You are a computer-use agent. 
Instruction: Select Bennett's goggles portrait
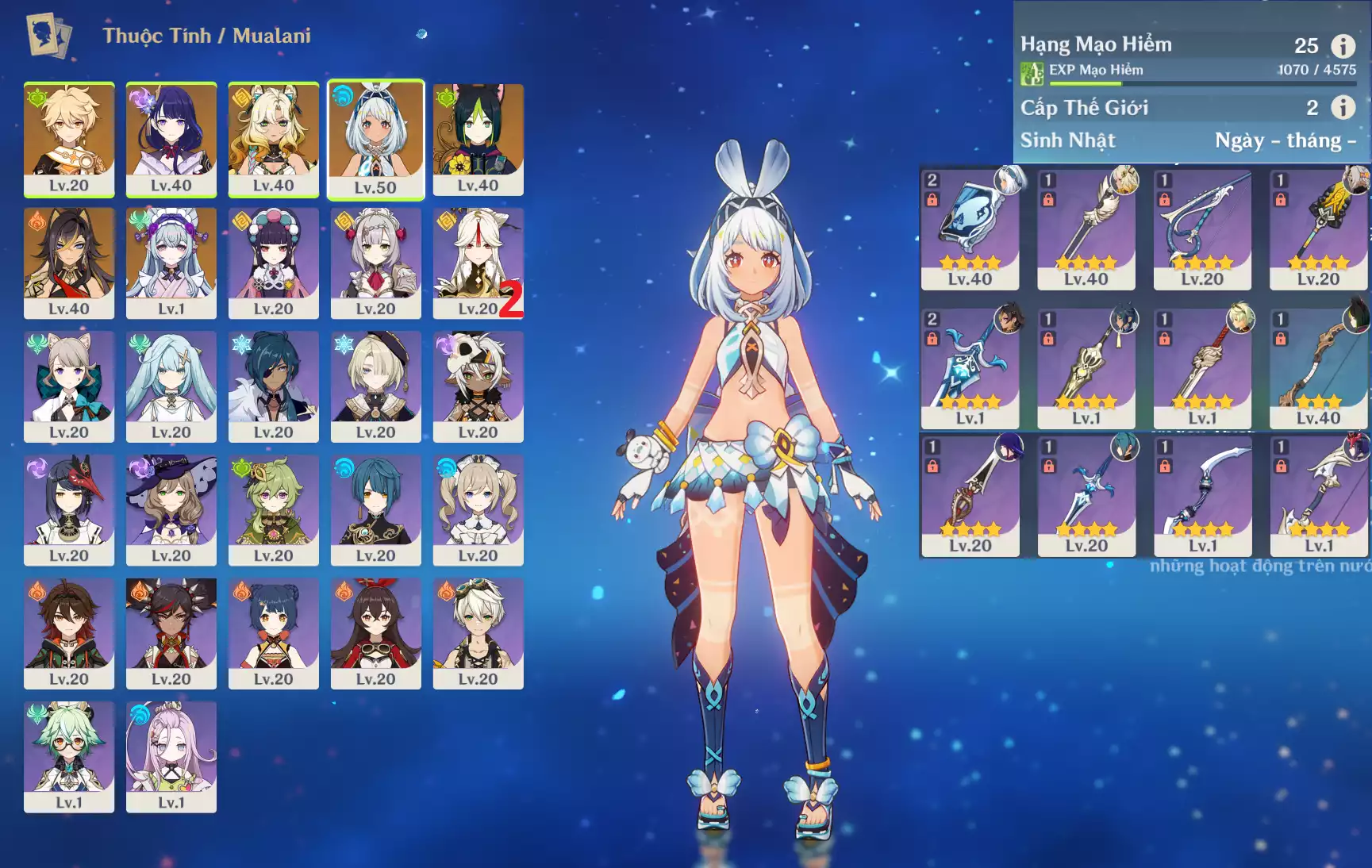478,633
